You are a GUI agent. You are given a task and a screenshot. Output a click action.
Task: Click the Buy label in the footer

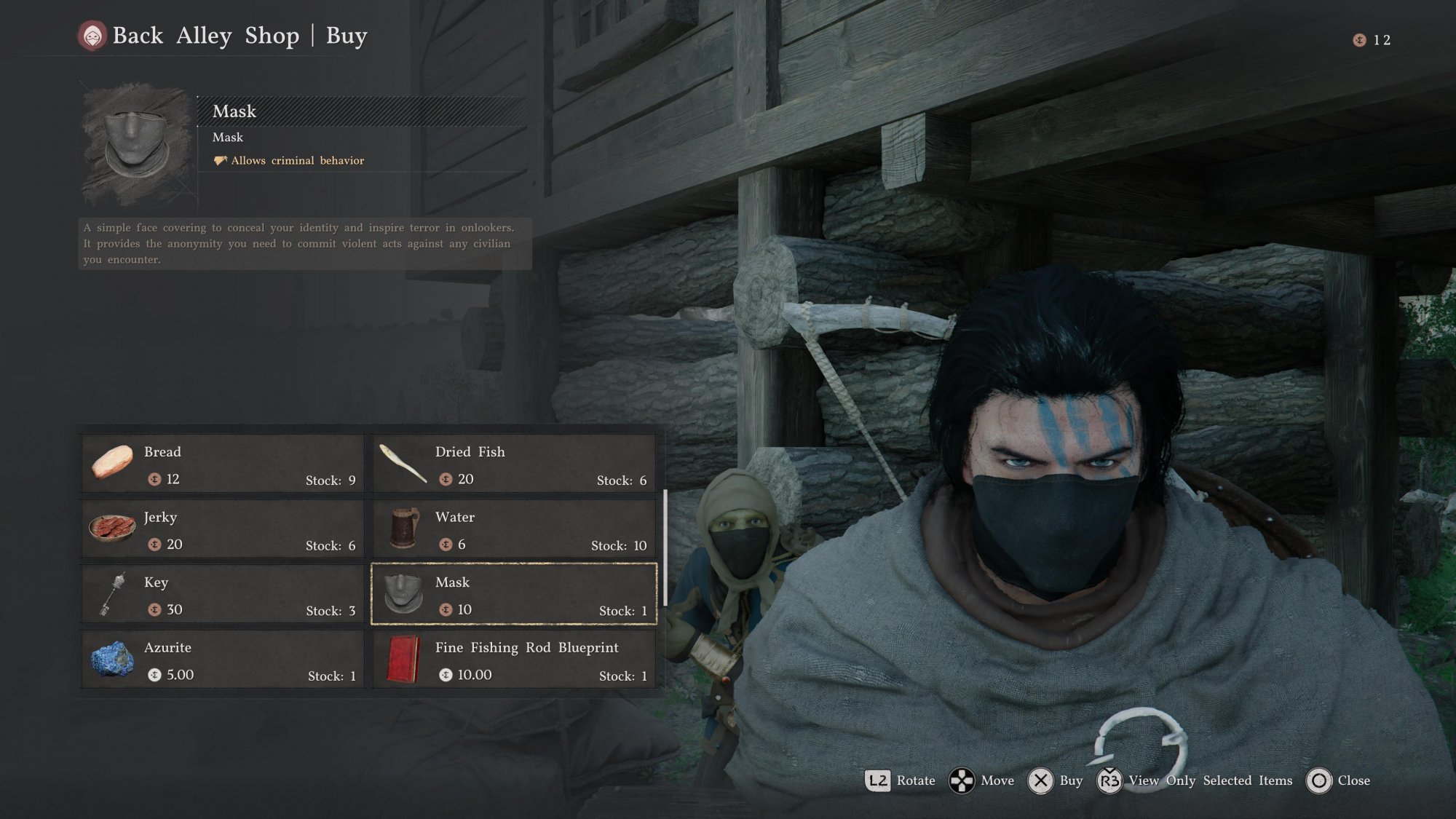(x=1070, y=780)
